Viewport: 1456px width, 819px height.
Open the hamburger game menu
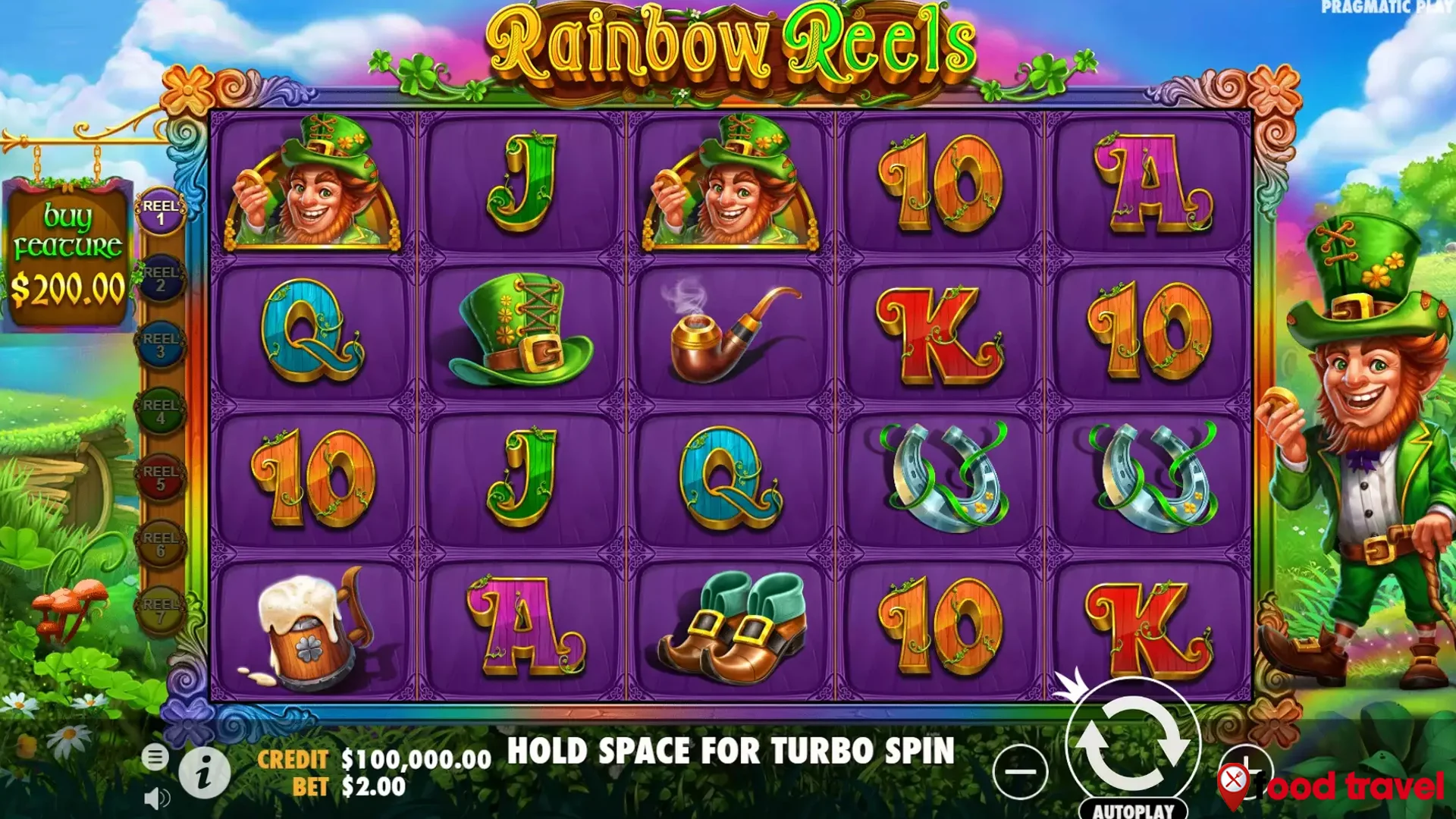(157, 756)
